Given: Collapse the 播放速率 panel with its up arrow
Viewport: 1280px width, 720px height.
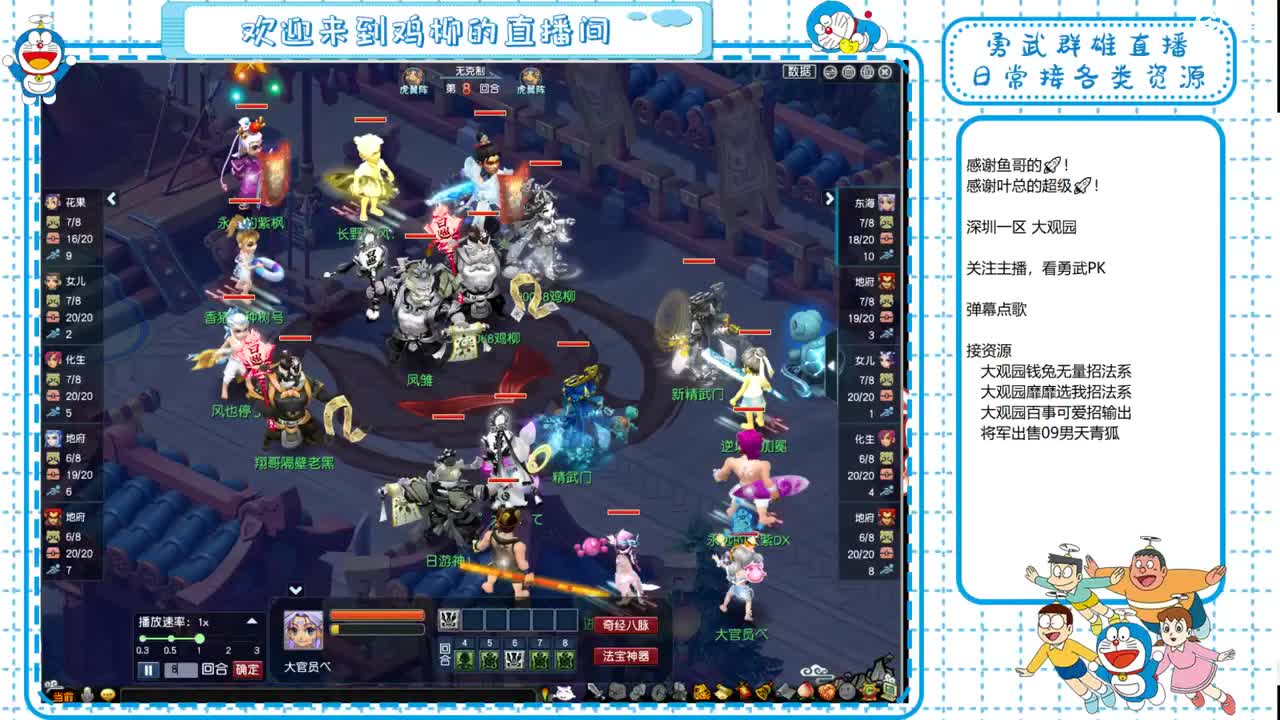Looking at the screenshot, I should point(250,619).
